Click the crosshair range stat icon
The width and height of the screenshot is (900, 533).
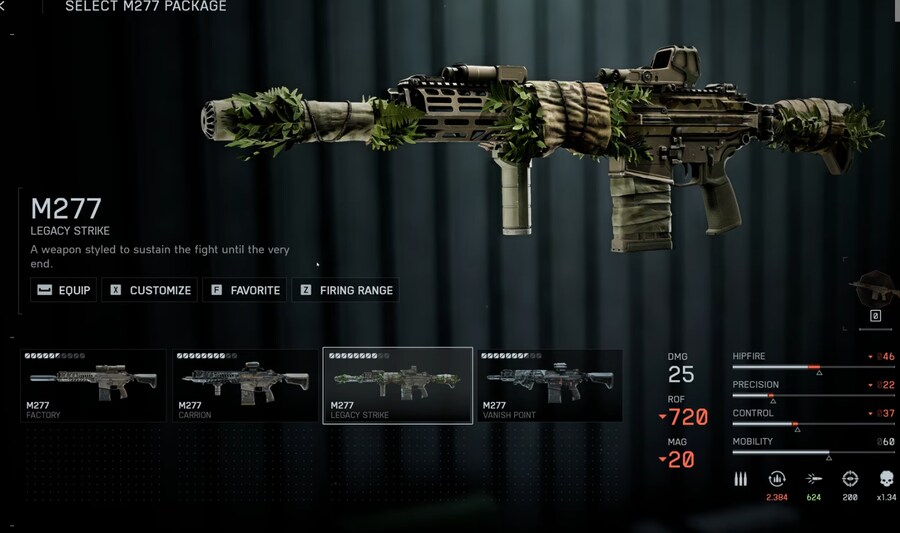(x=850, y=479)
